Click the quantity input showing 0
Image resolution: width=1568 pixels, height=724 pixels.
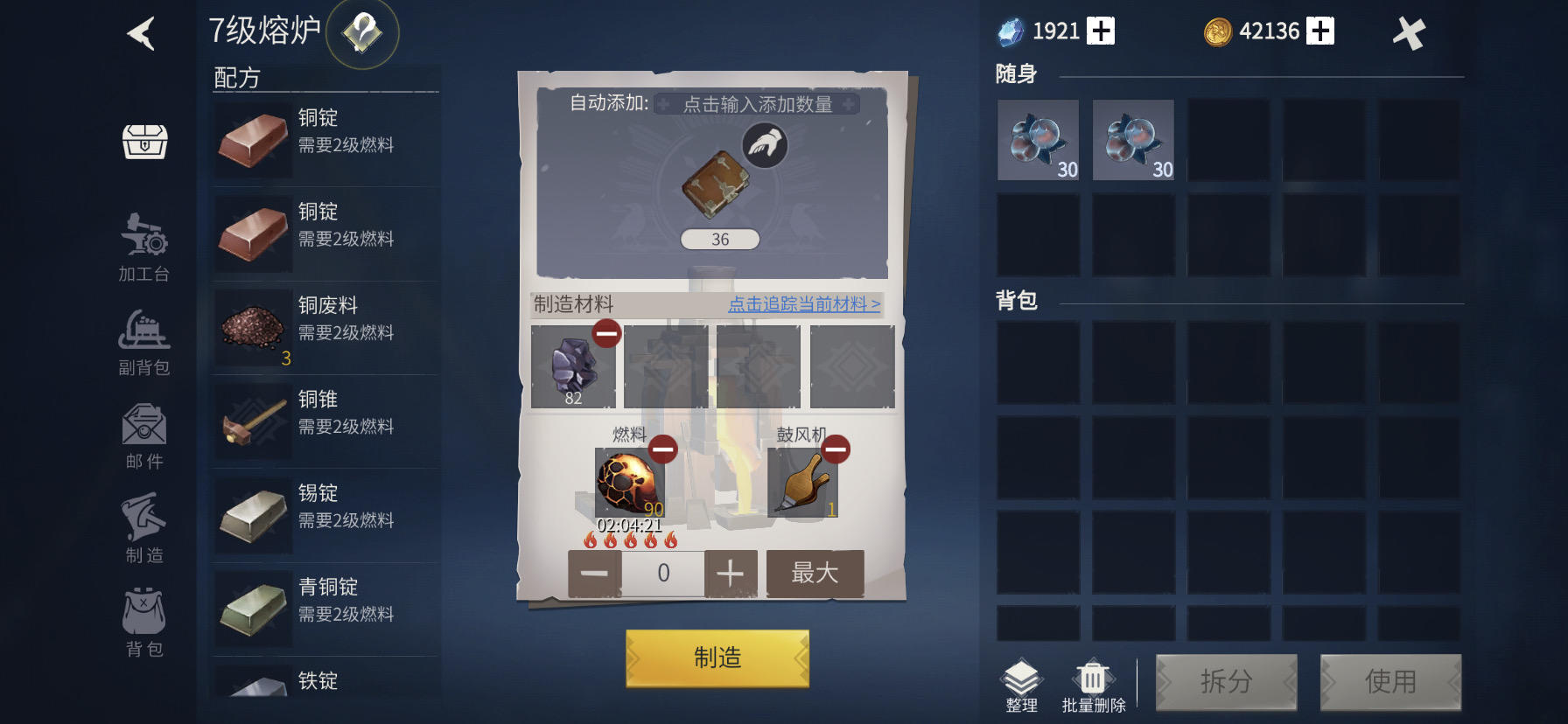pos(662,572)
